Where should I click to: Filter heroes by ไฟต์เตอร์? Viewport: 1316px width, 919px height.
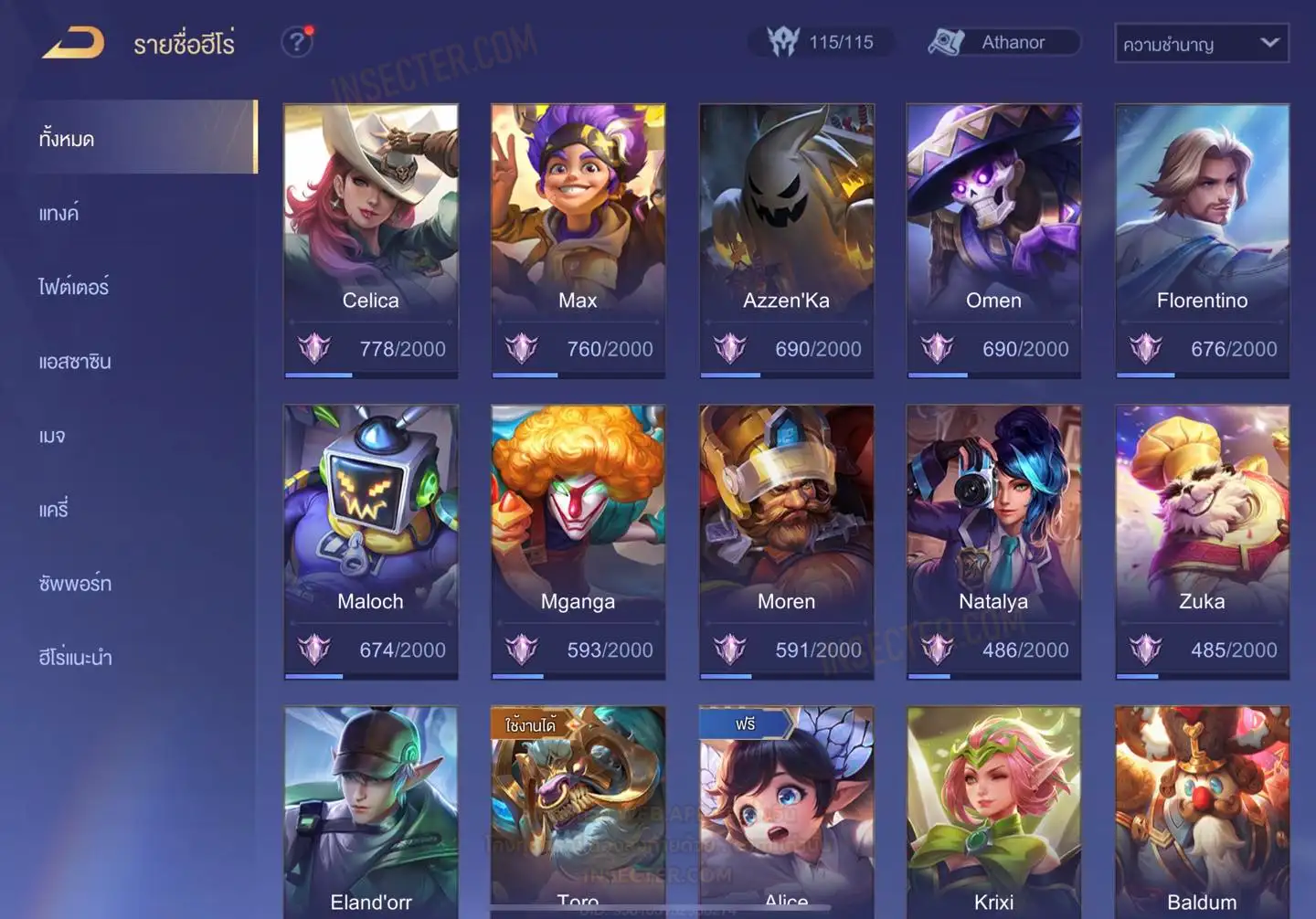point(74,288)
